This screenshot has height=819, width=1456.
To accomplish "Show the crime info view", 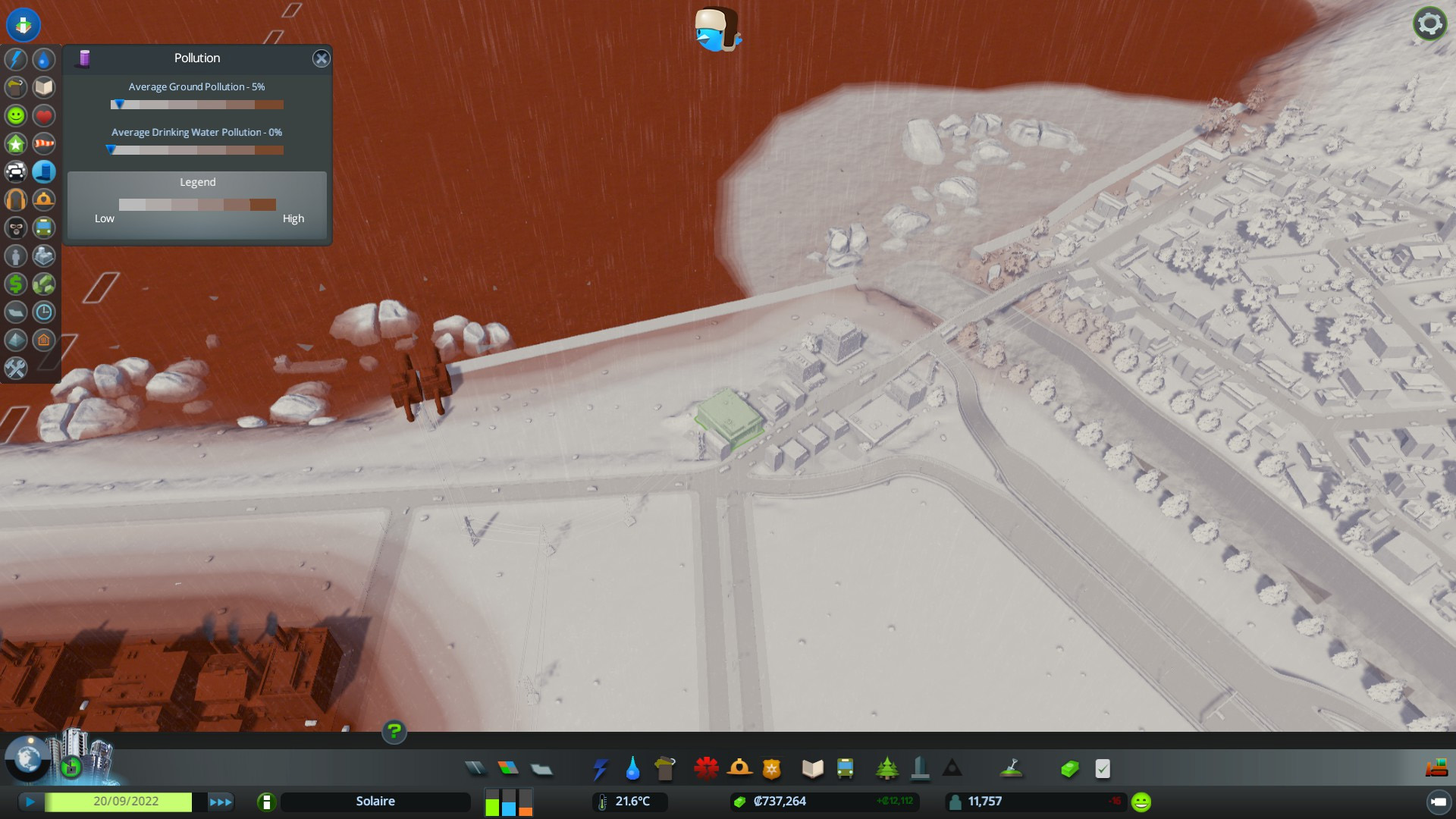I will [16, 227].
